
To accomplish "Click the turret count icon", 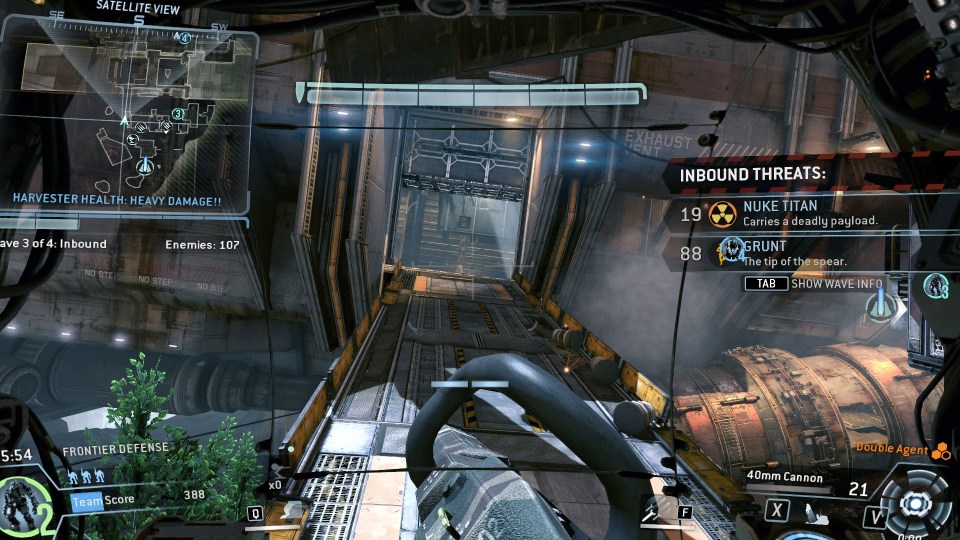I will point(936,287).
